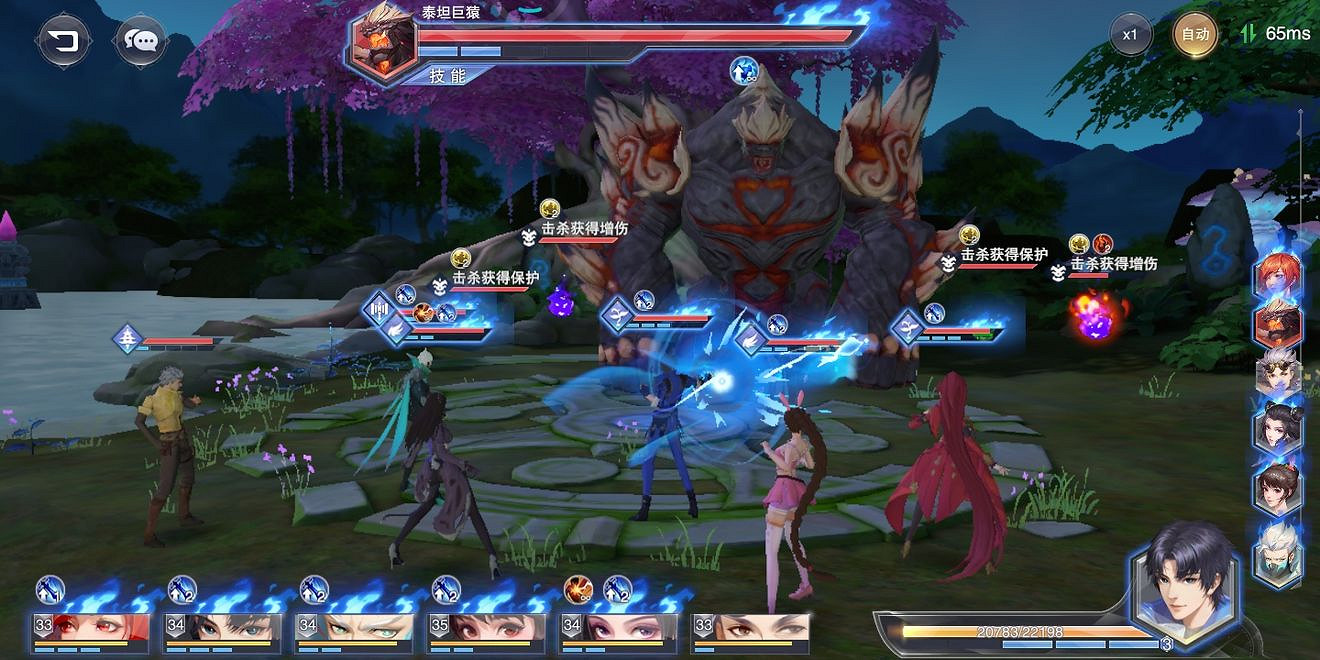1320x660 pixels.
Task: Select the 泰坦巨猿 boss portrait
Action: [383, 41]
